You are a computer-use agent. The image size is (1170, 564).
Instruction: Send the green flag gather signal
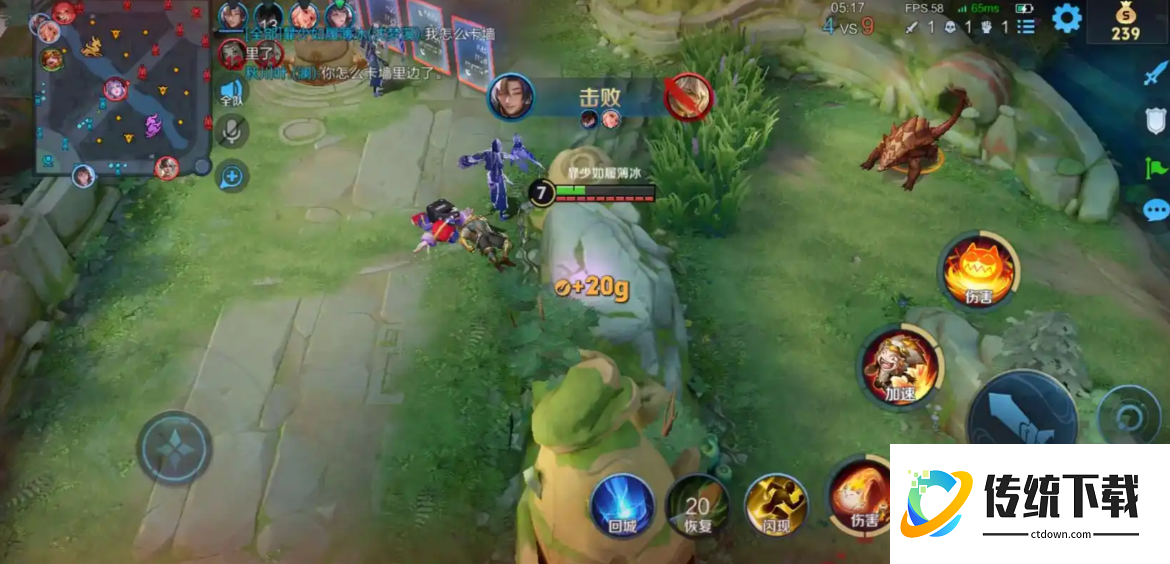(1155, 166)
